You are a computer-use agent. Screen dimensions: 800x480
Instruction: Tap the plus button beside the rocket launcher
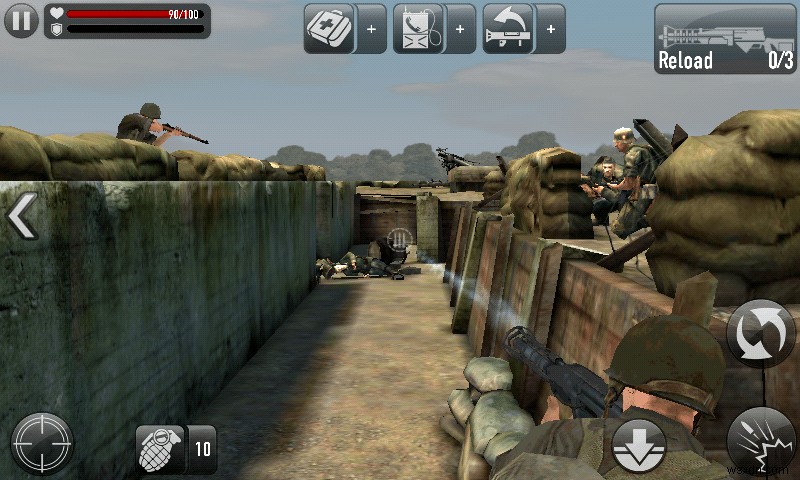point(551,29)
